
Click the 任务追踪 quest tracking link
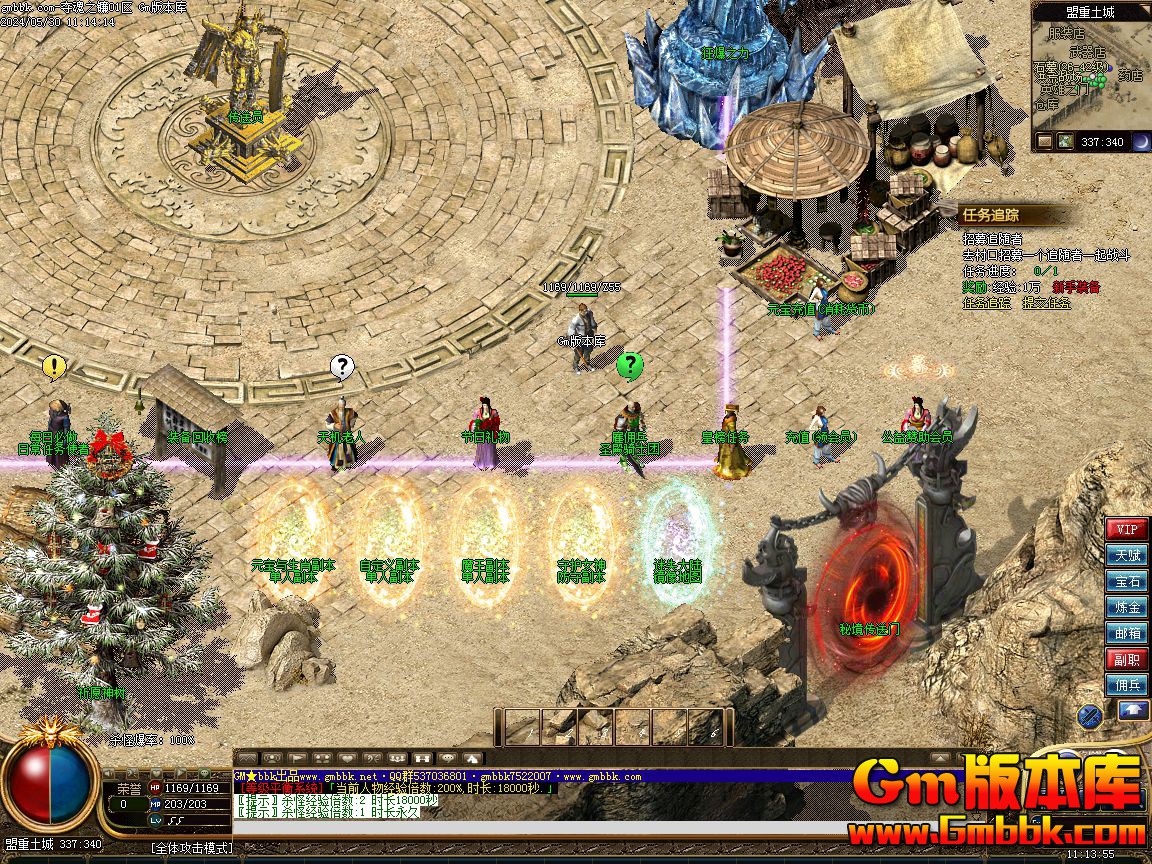(x=987, y=302)
